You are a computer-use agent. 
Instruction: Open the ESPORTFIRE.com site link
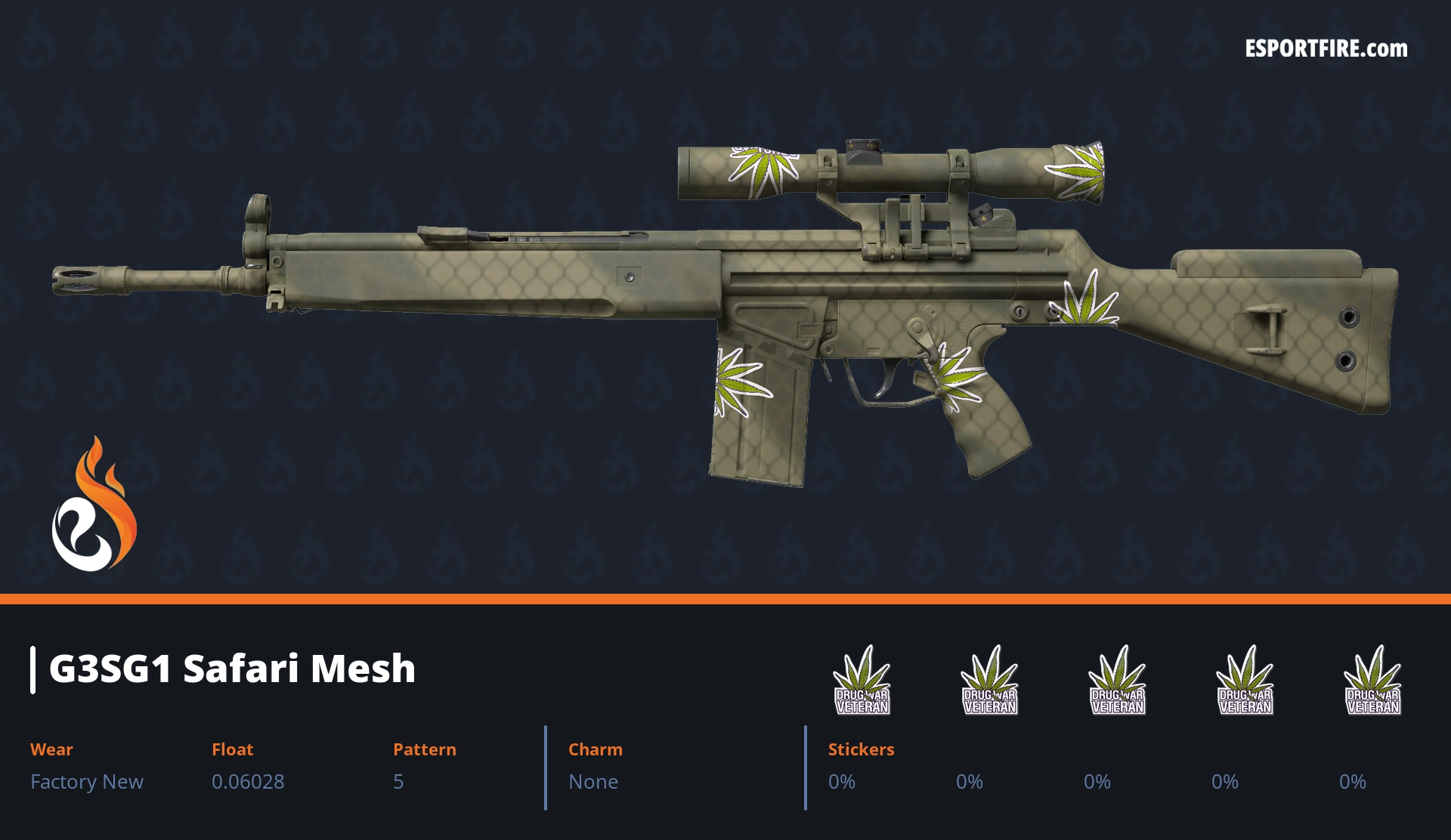1326,49
